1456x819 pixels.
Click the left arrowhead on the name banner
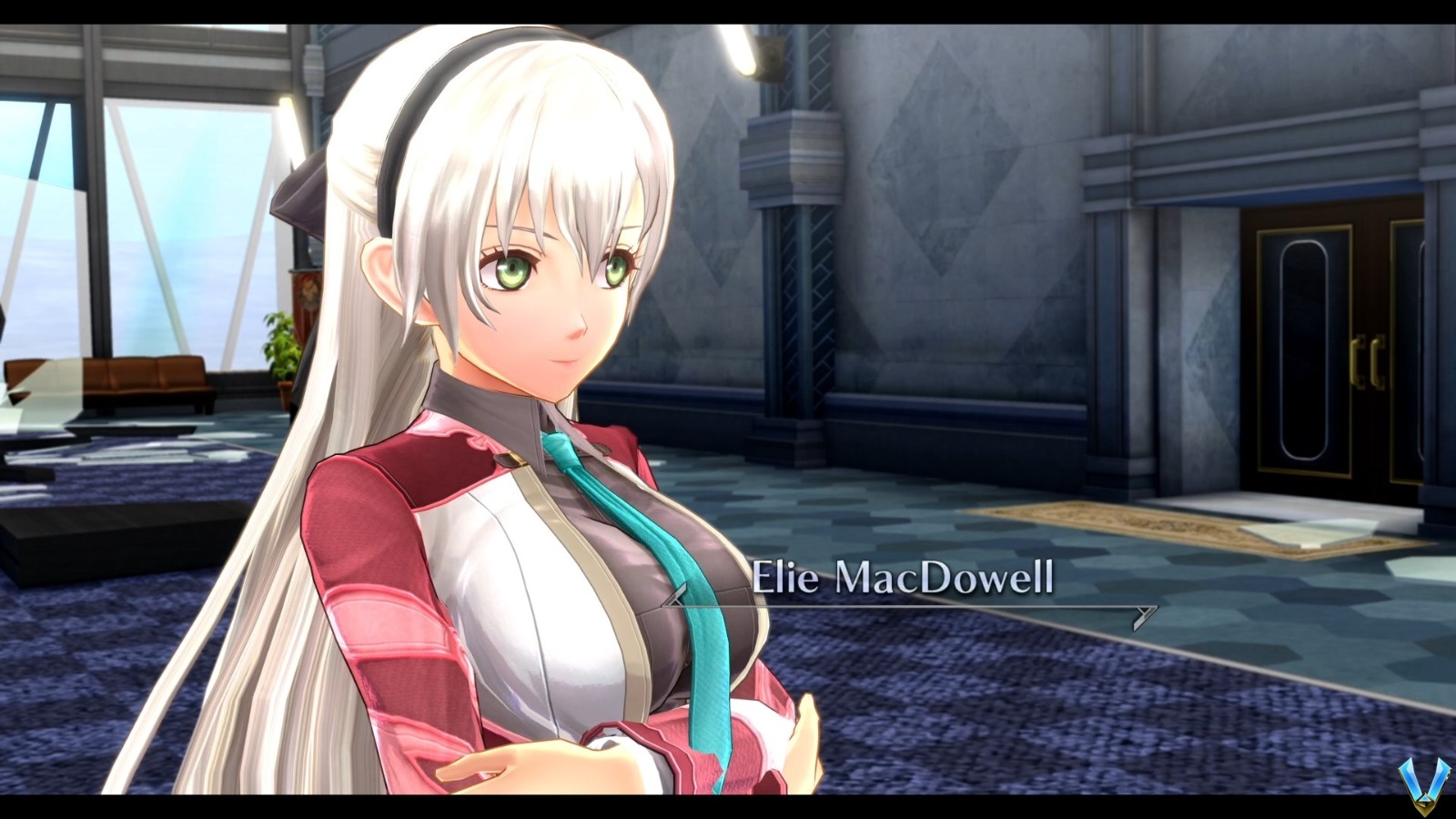tap(672, 598)
